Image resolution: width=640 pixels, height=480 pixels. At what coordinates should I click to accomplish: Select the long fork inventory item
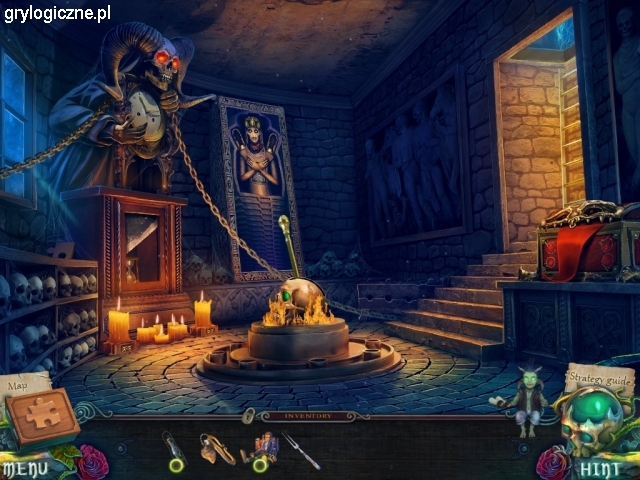click(x=300, y=450)
